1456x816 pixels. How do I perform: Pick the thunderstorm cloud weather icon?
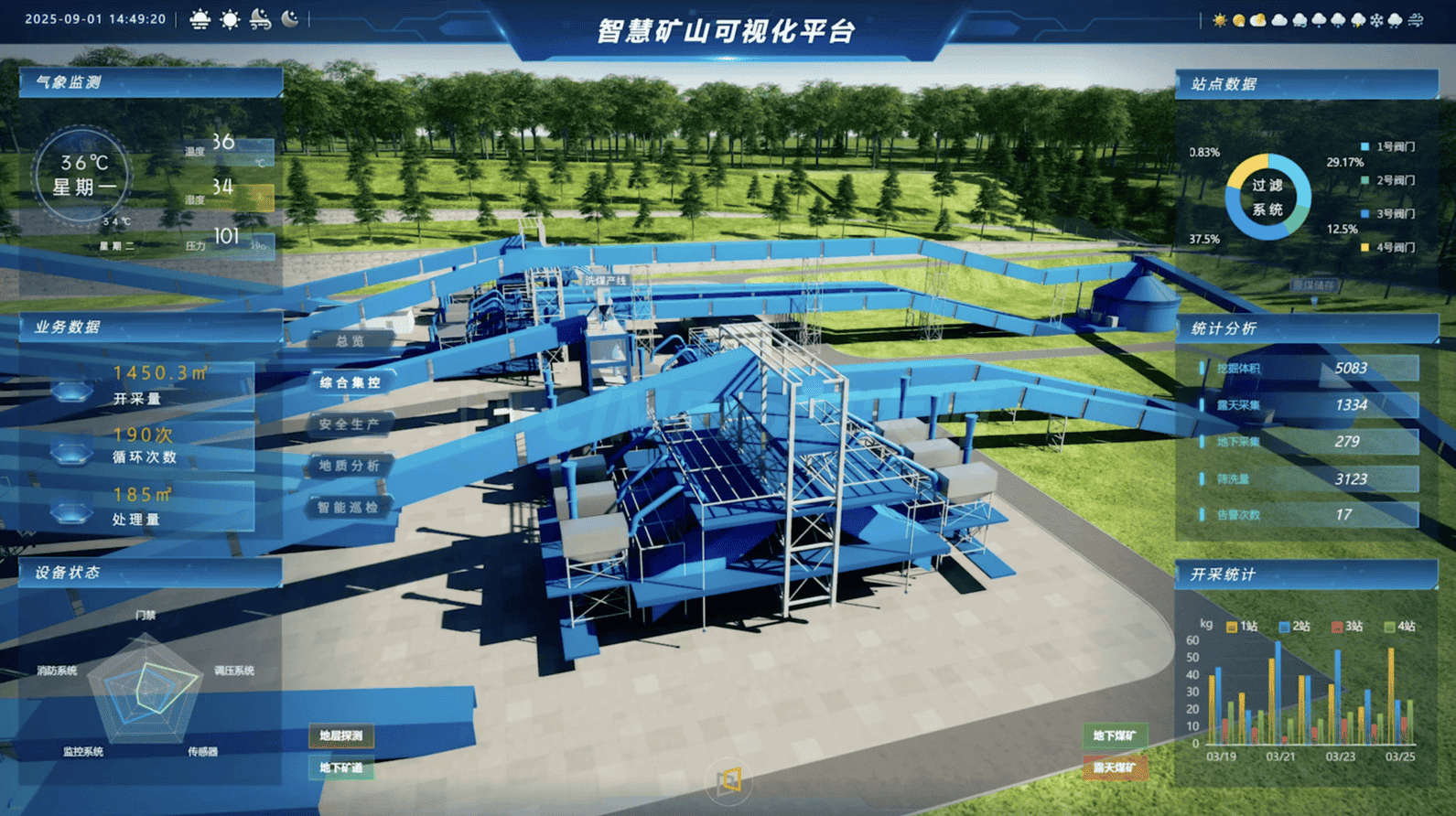tap(1358, 20)
